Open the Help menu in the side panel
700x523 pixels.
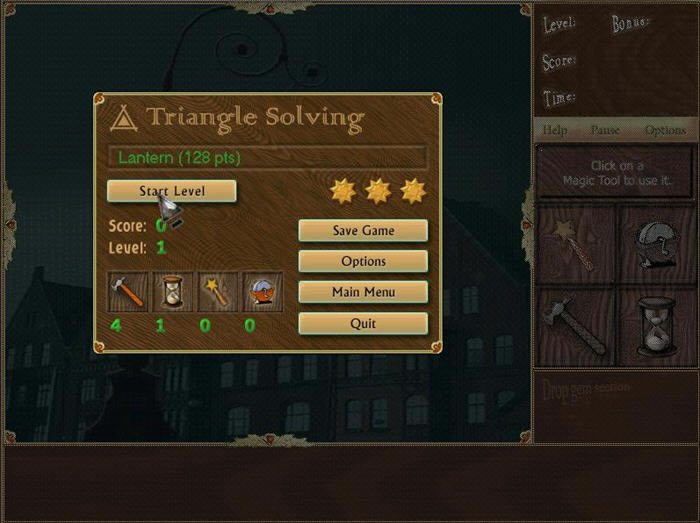(x=555, y=130)
